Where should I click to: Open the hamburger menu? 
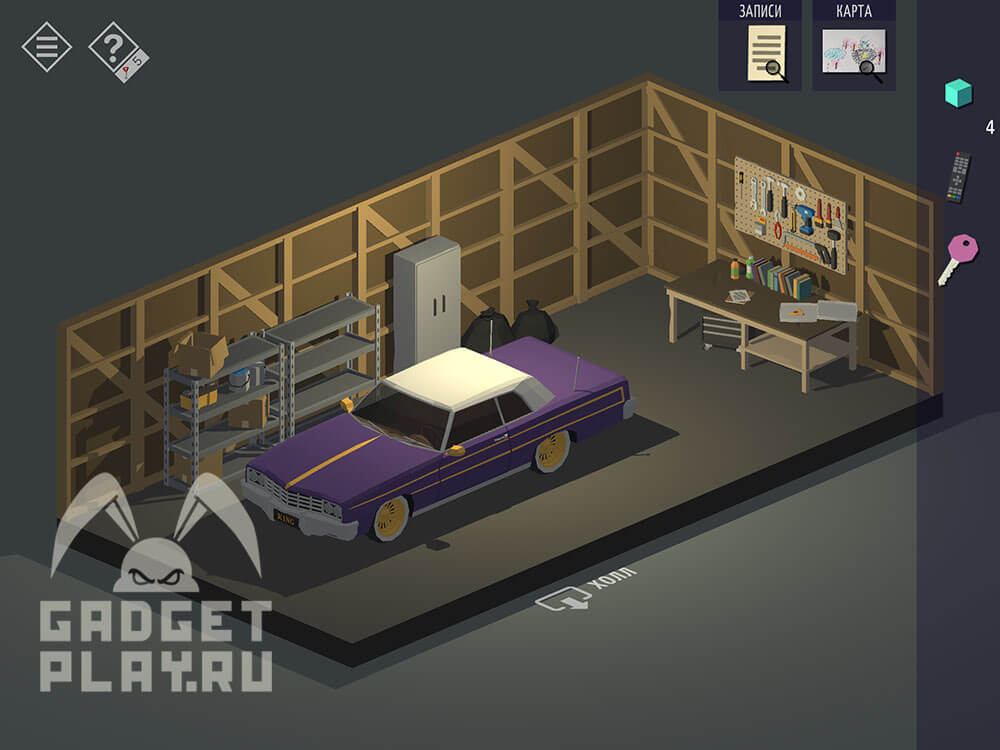pos(46,46)
